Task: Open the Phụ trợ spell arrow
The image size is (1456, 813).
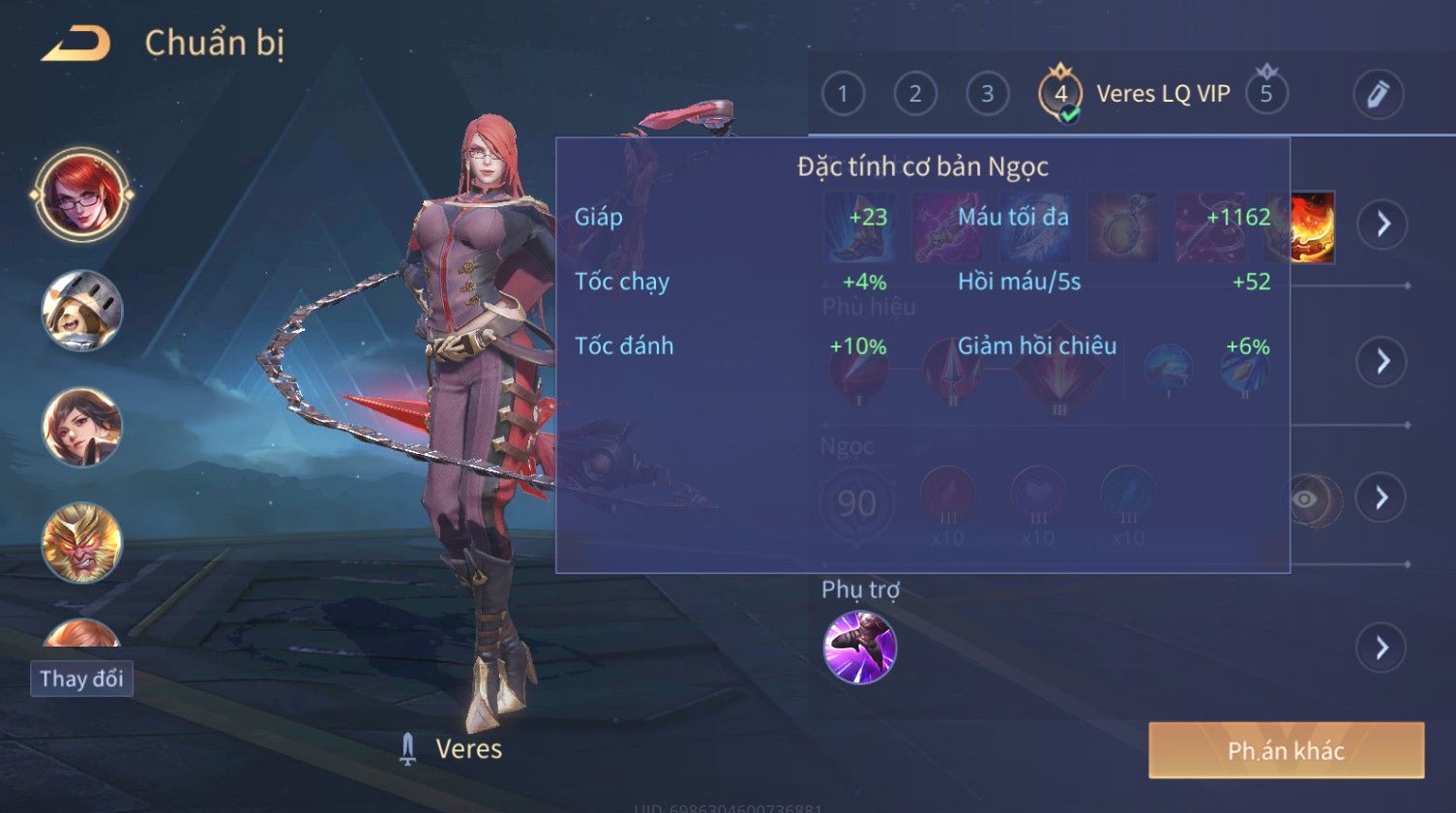Action: (x=1382, y=647)
